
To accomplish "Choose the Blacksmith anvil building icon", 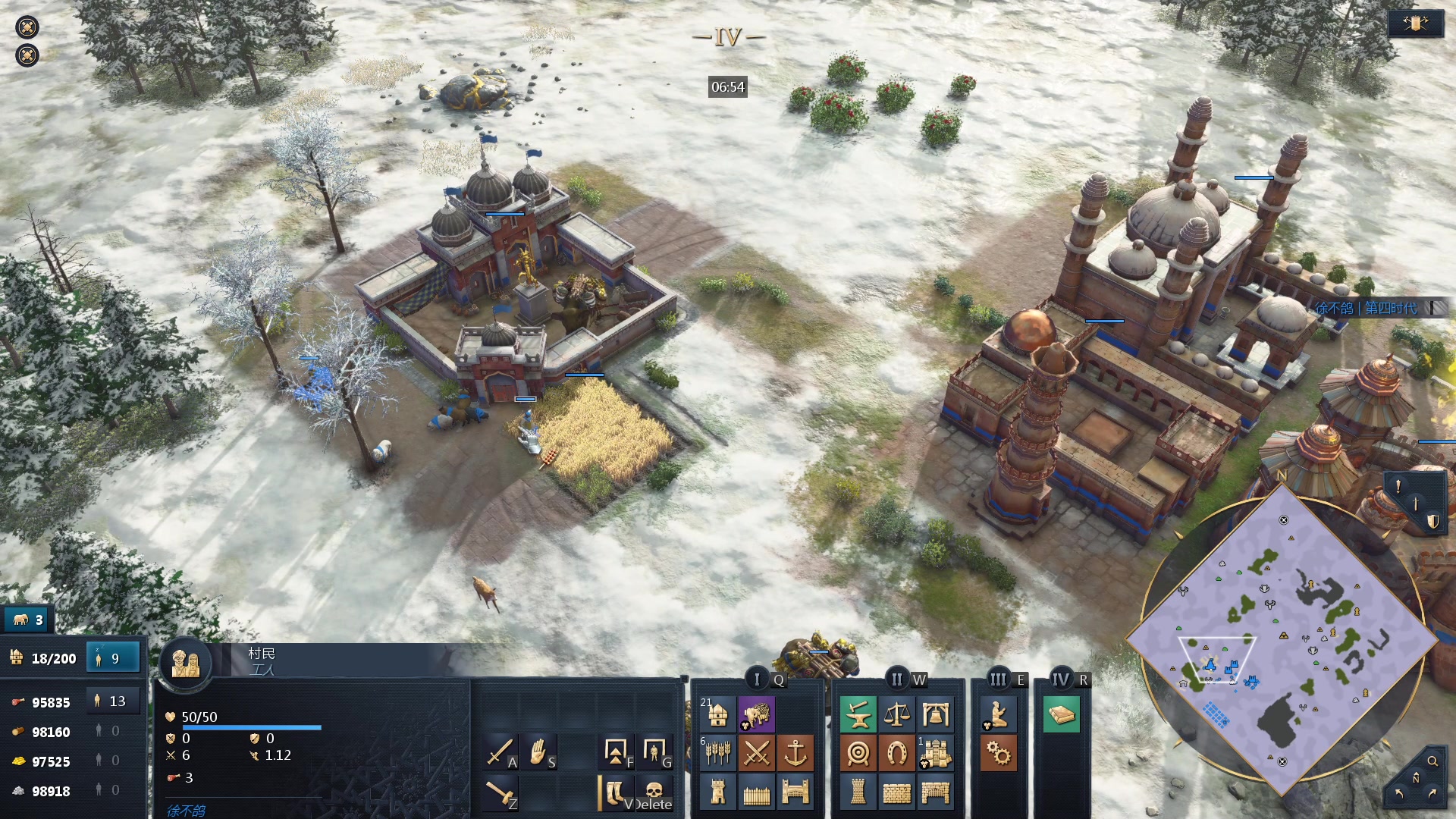I will pyautogui.click(x=858, y=714).
